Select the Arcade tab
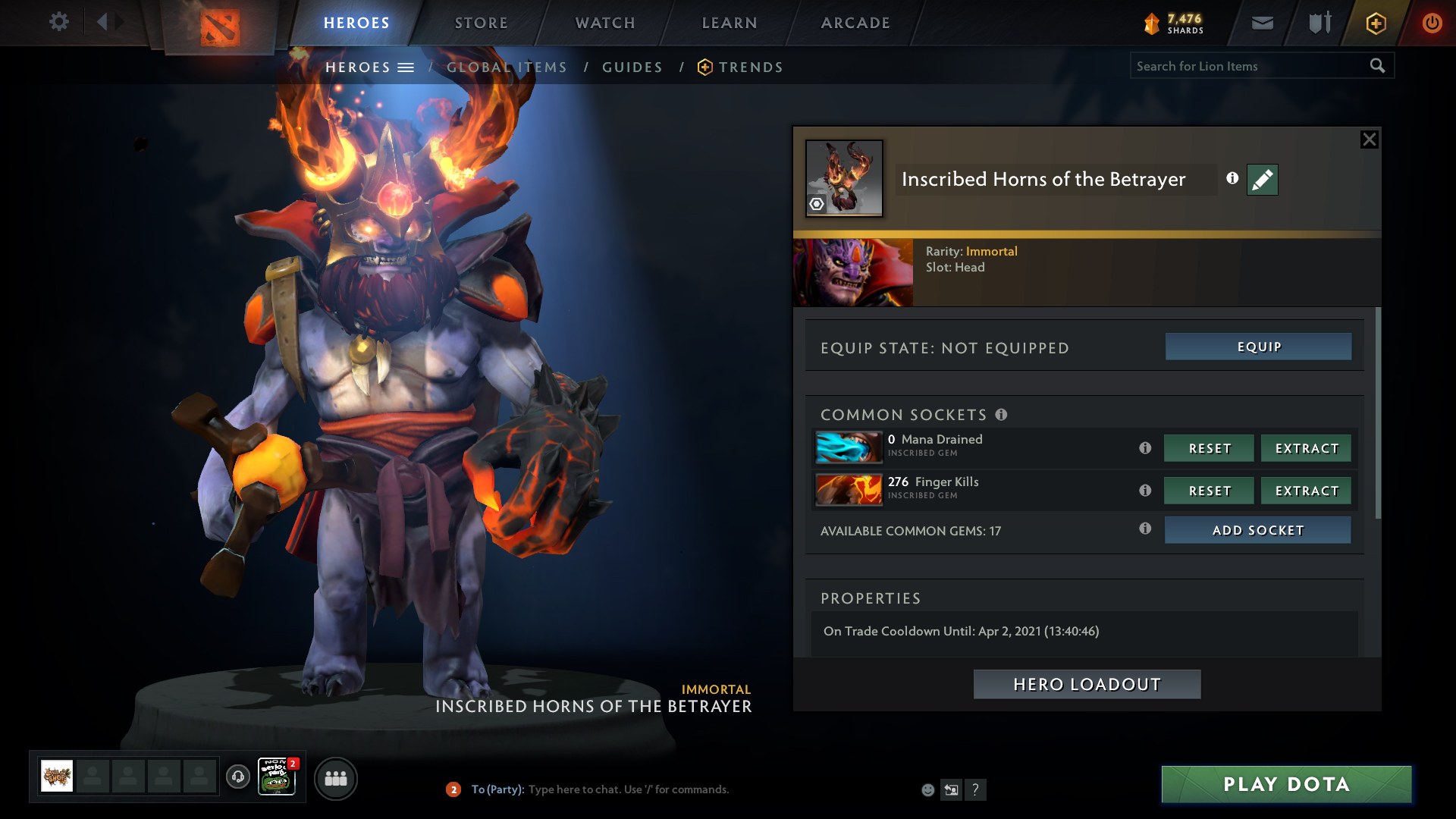1456x819 pixels. coord(855,23)
